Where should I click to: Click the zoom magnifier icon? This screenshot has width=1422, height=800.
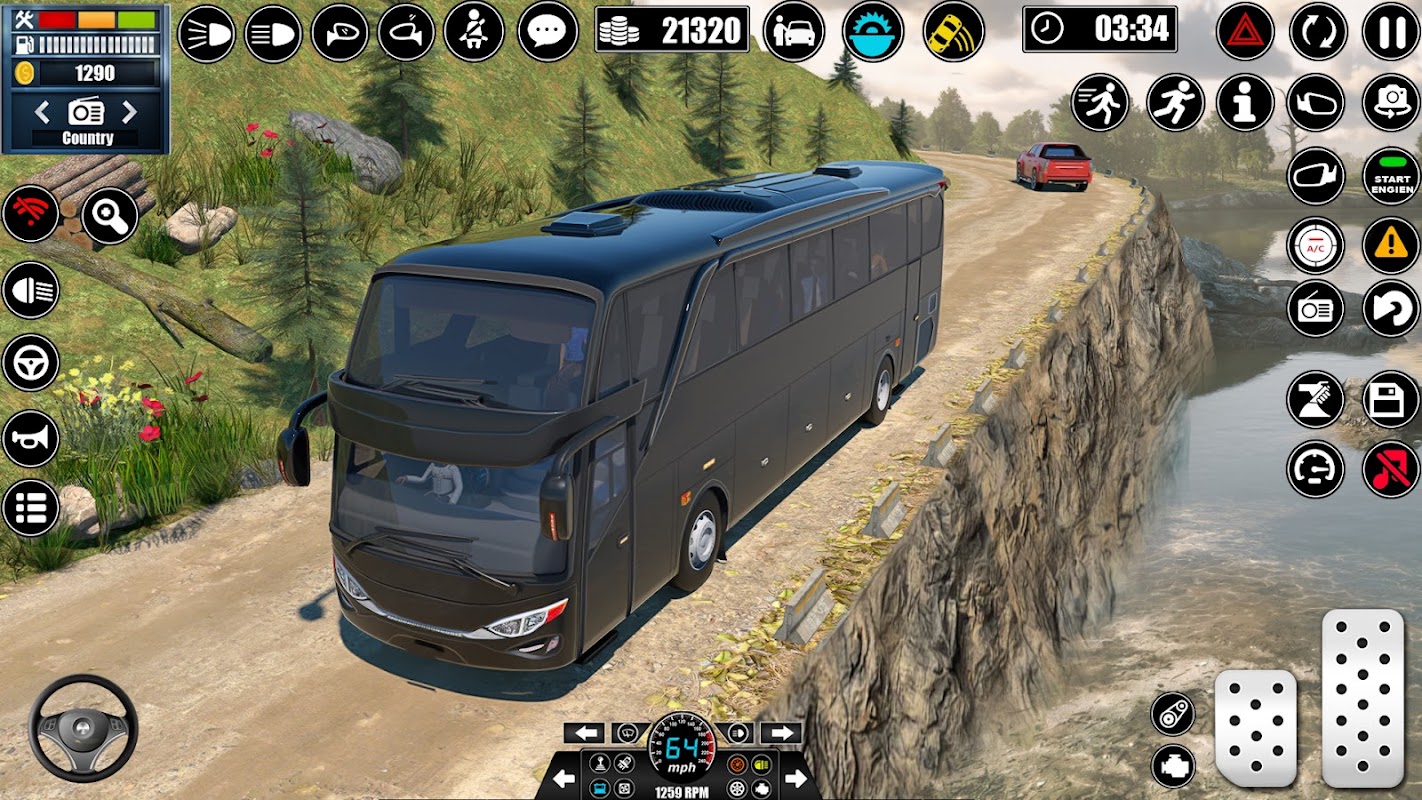coord(109,217)
